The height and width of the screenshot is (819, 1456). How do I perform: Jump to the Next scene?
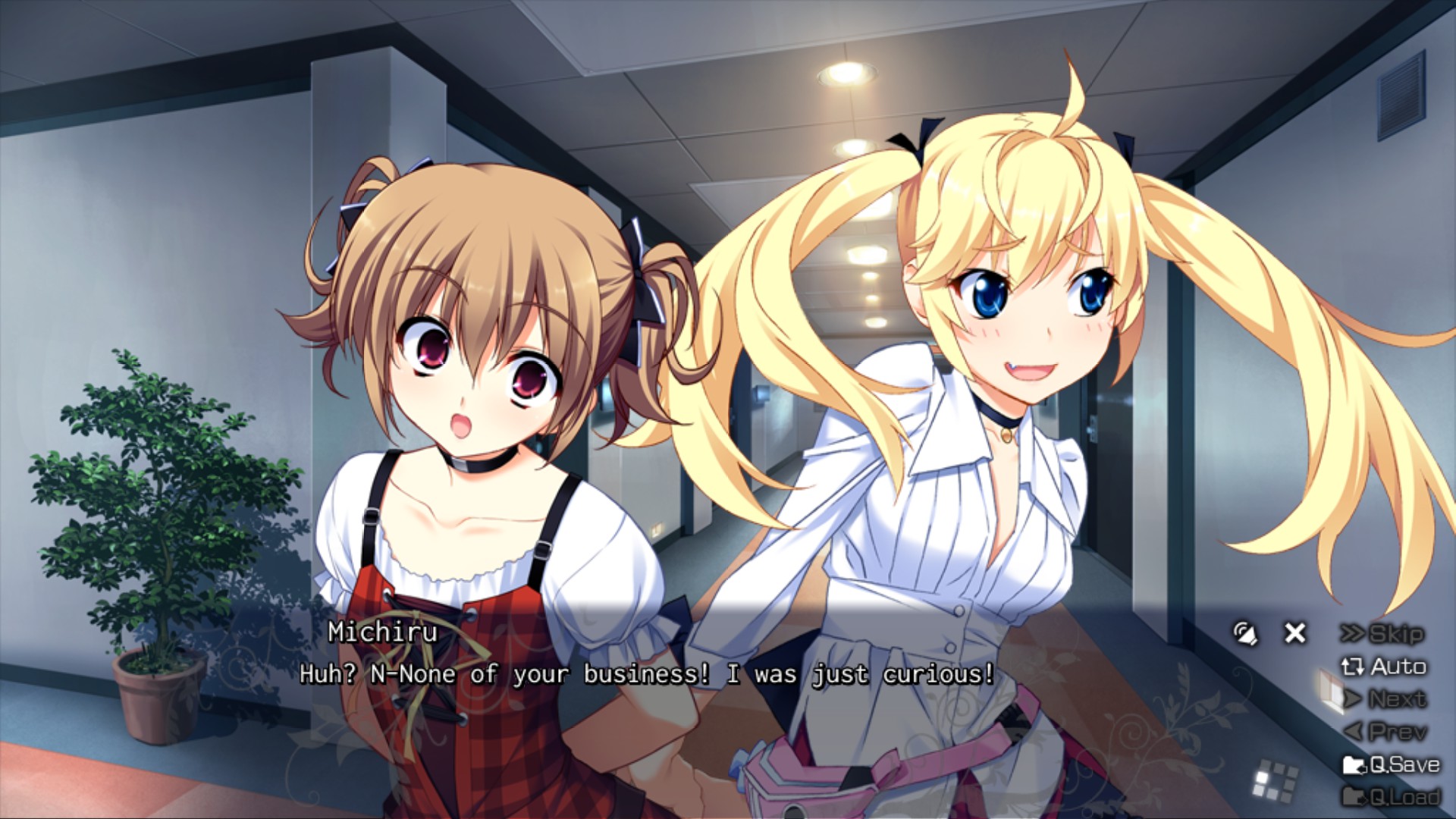tap(1386, 699)
